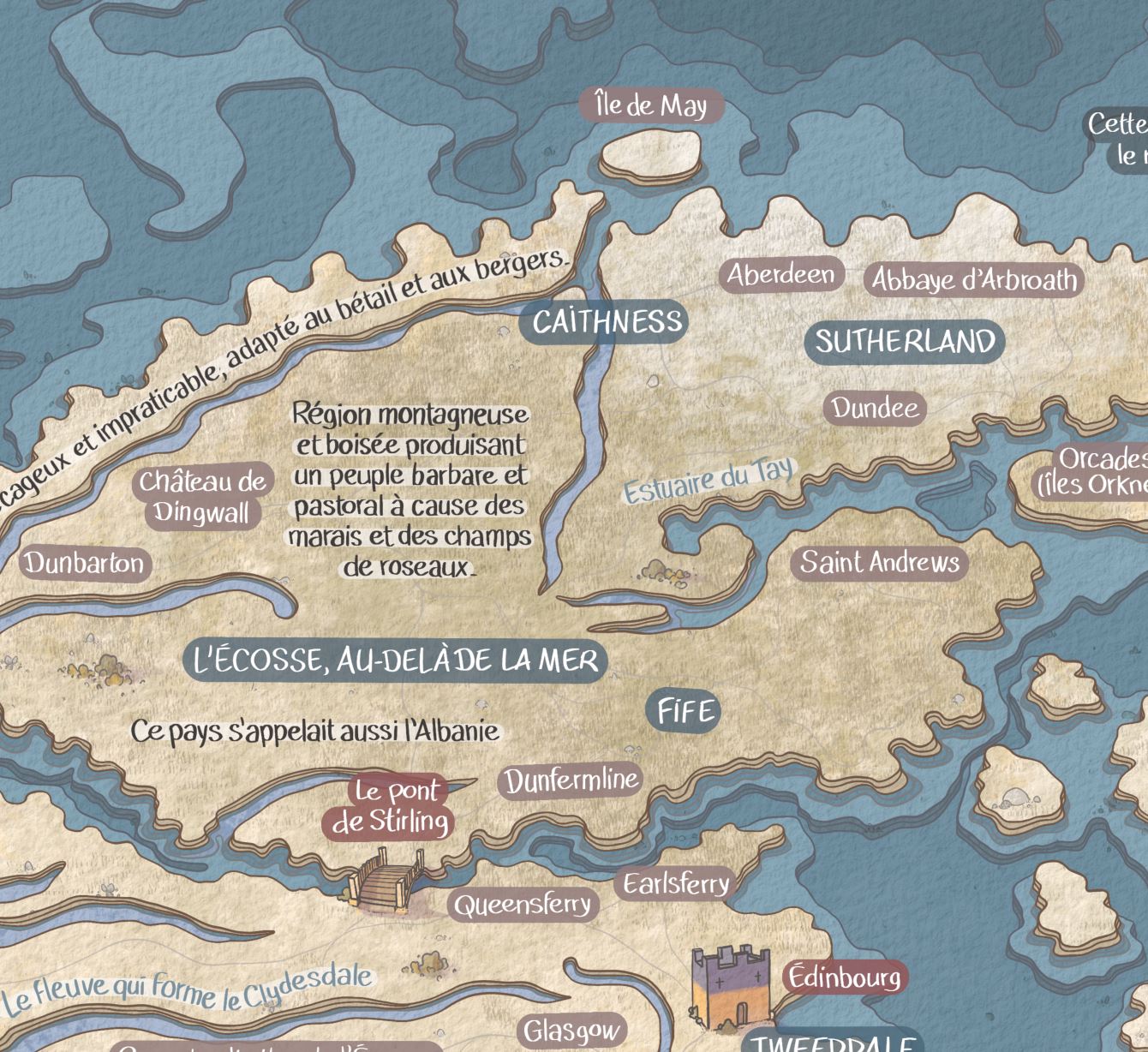Image resolution: width=1148 pixels, height=1052 pixels.
Task: Open the Abbaye d'Arbroath marker
Action: (x=974, y=280)
